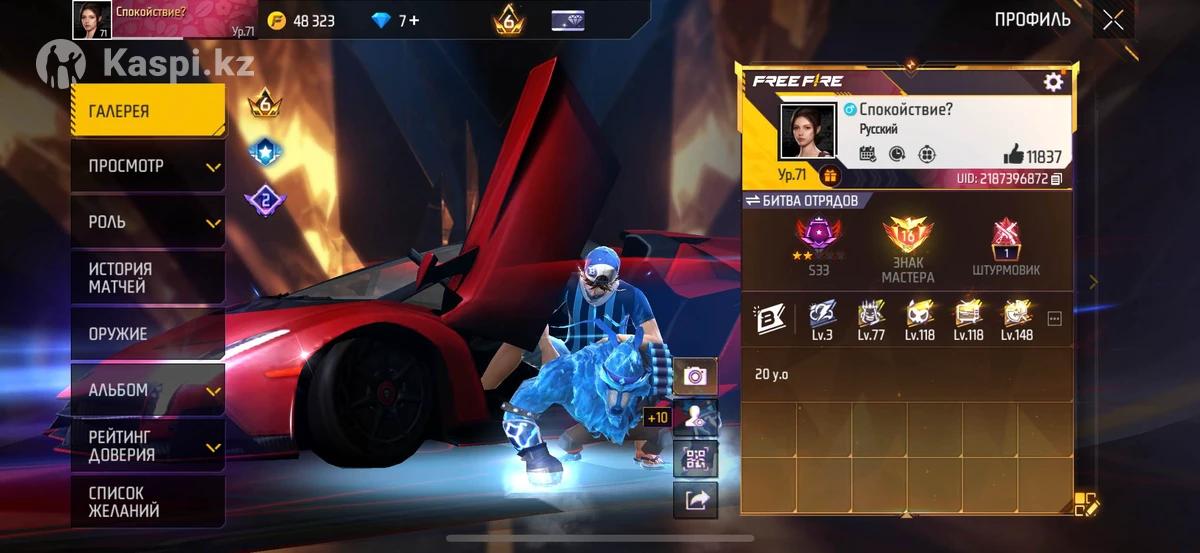Viewport: 1200px width, 553px height.
Task: Open profile settings gear icon
Action: [x=1053, y=82]
